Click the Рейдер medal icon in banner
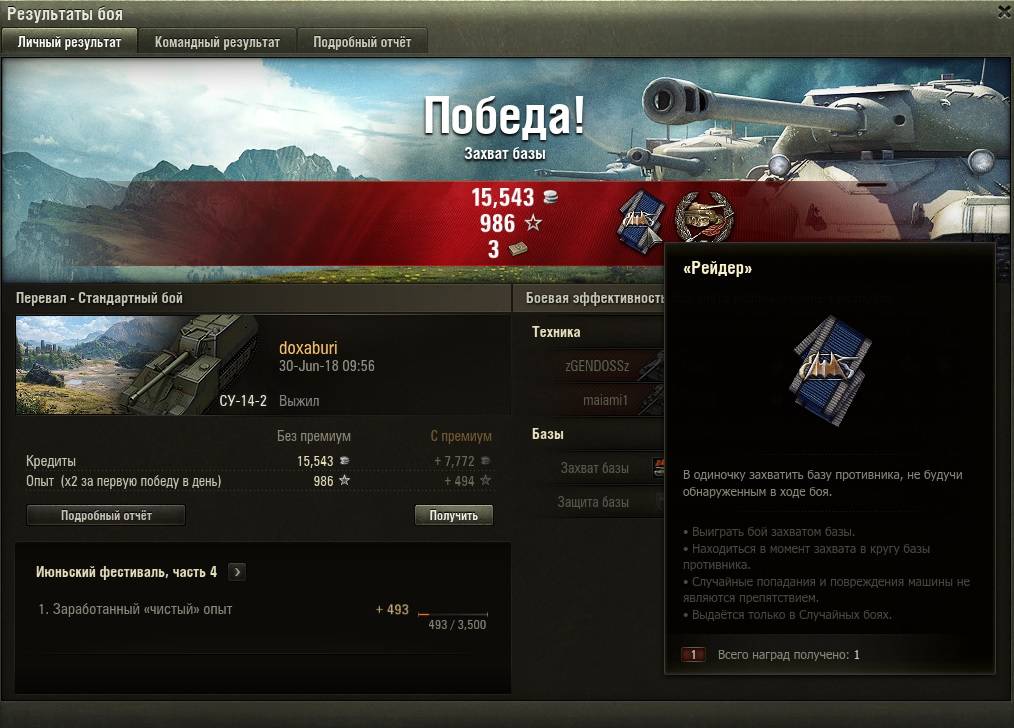The height and width of the screenshot is (728, 1014). [x=638, y=219]
